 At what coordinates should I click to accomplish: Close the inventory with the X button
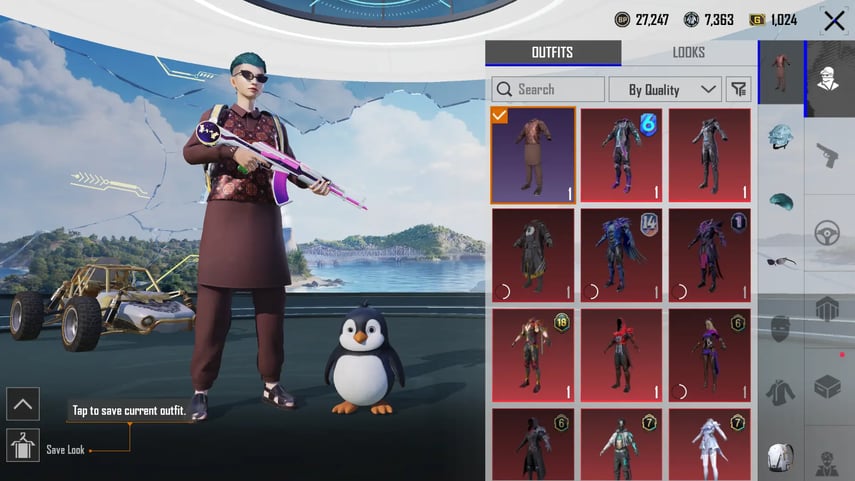[834, 20]
